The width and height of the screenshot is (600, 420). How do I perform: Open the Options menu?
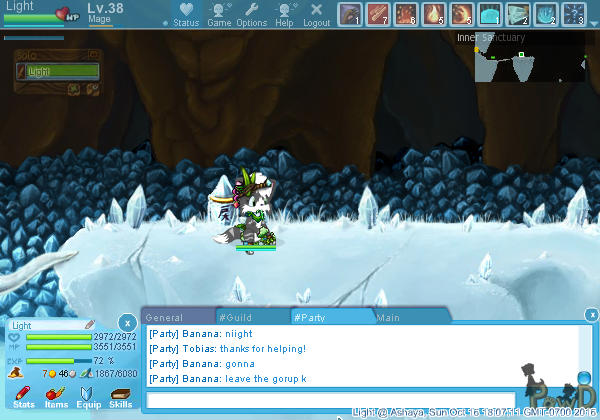(252, 14)
